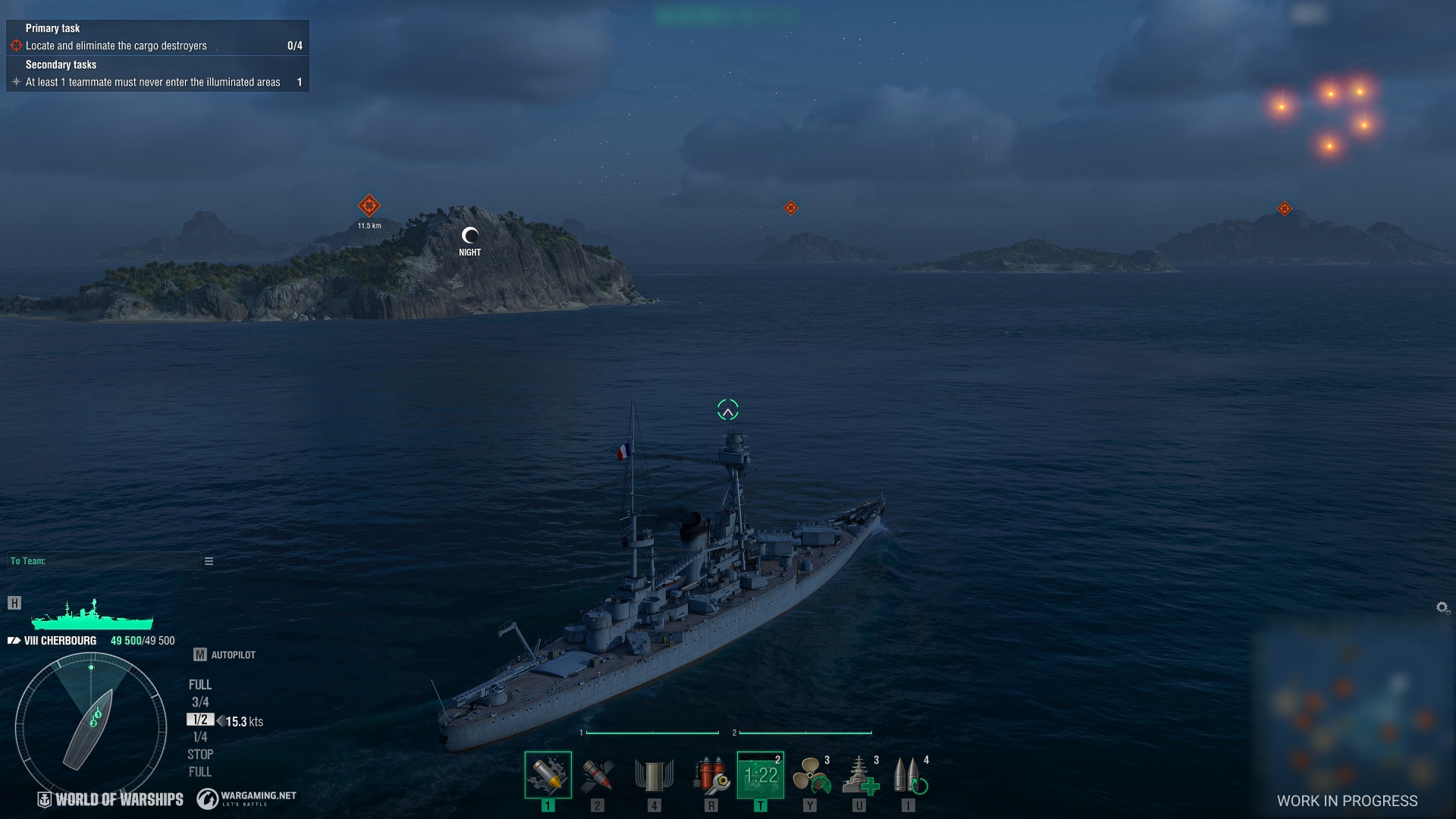Click the Night indicator icon

coord(470,237)
